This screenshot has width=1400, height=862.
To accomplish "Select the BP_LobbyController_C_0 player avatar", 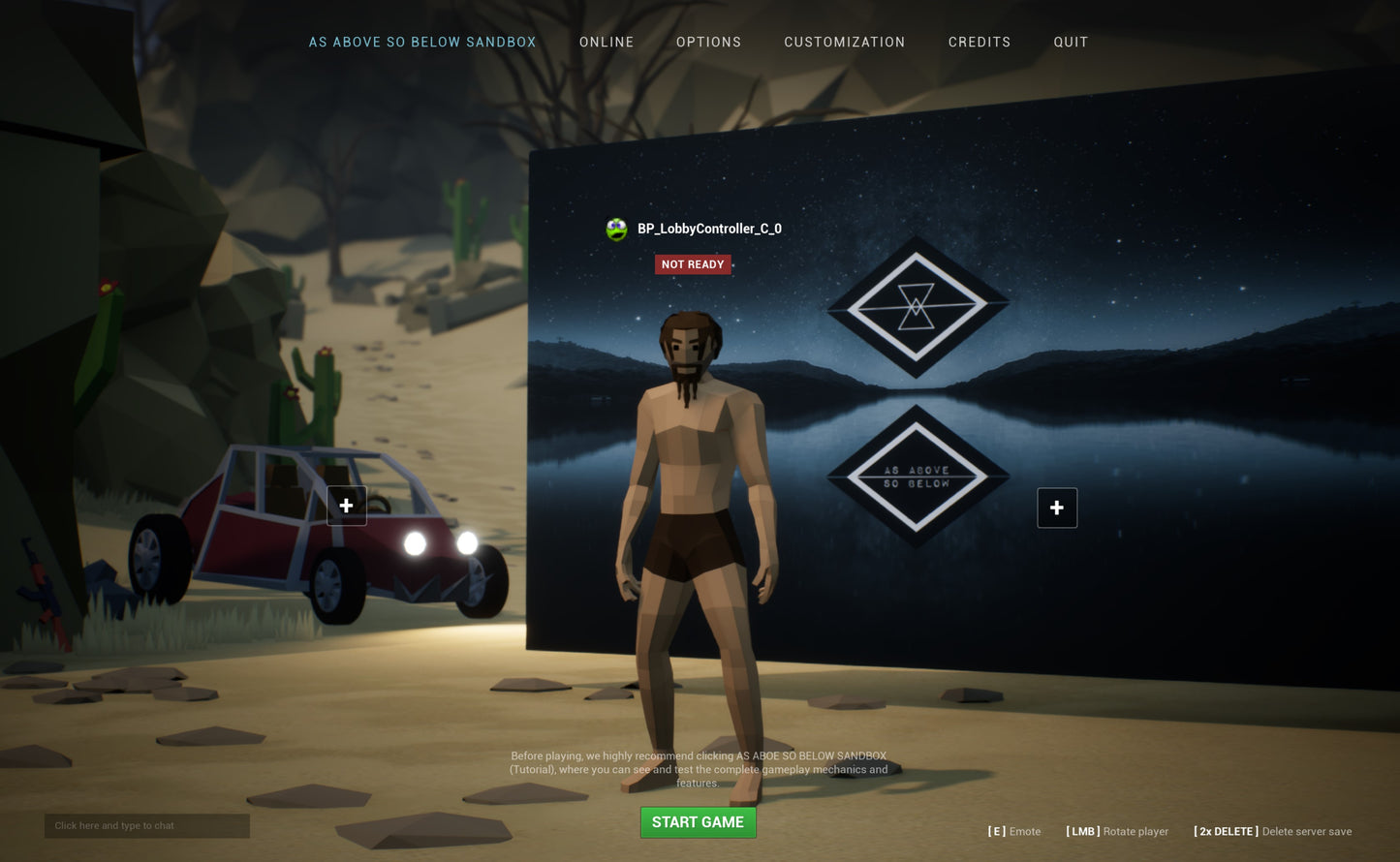I will coord(616,230).
